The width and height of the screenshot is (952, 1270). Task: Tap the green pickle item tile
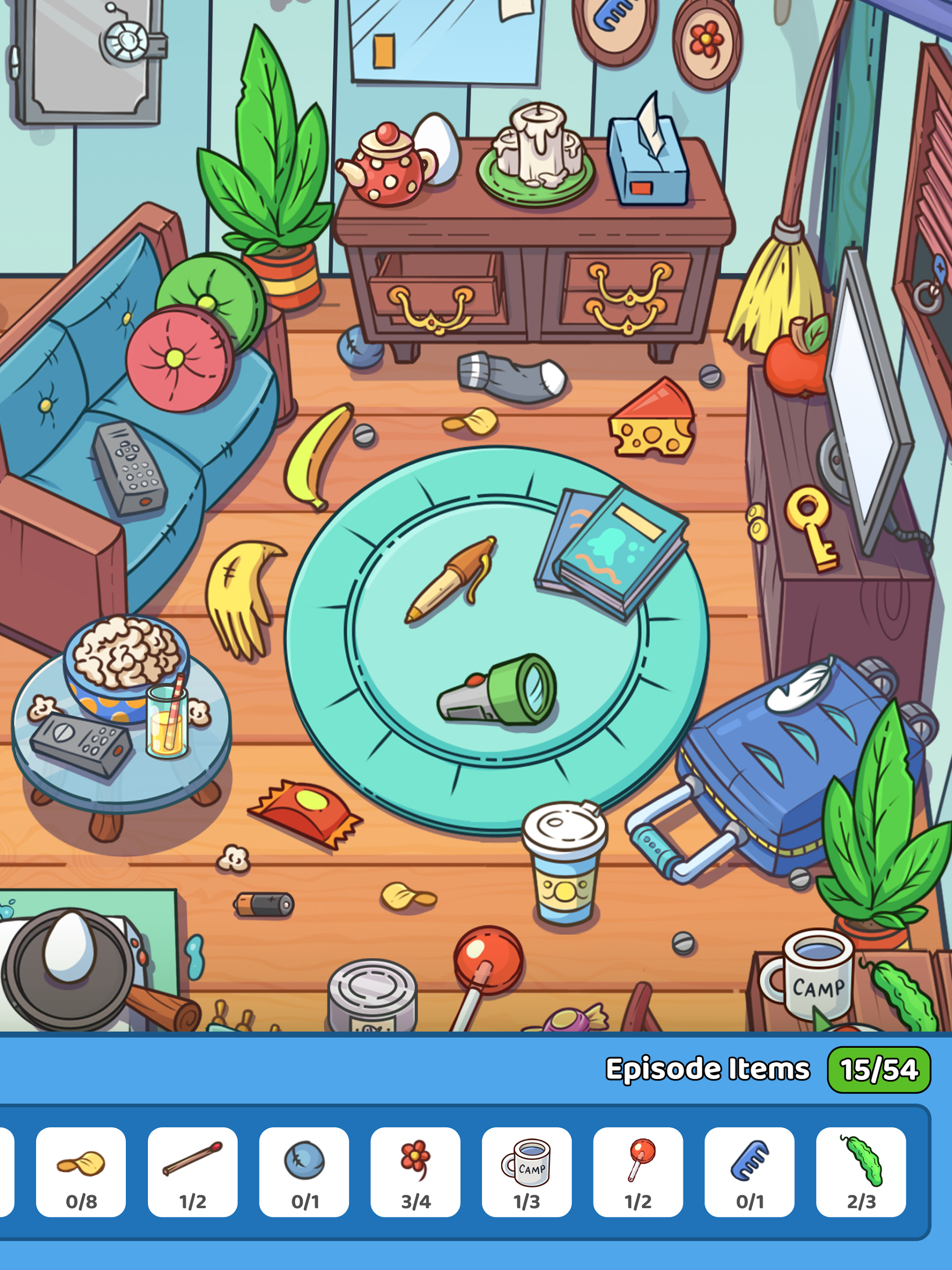pyautogui.click(x=861, y=1171)
